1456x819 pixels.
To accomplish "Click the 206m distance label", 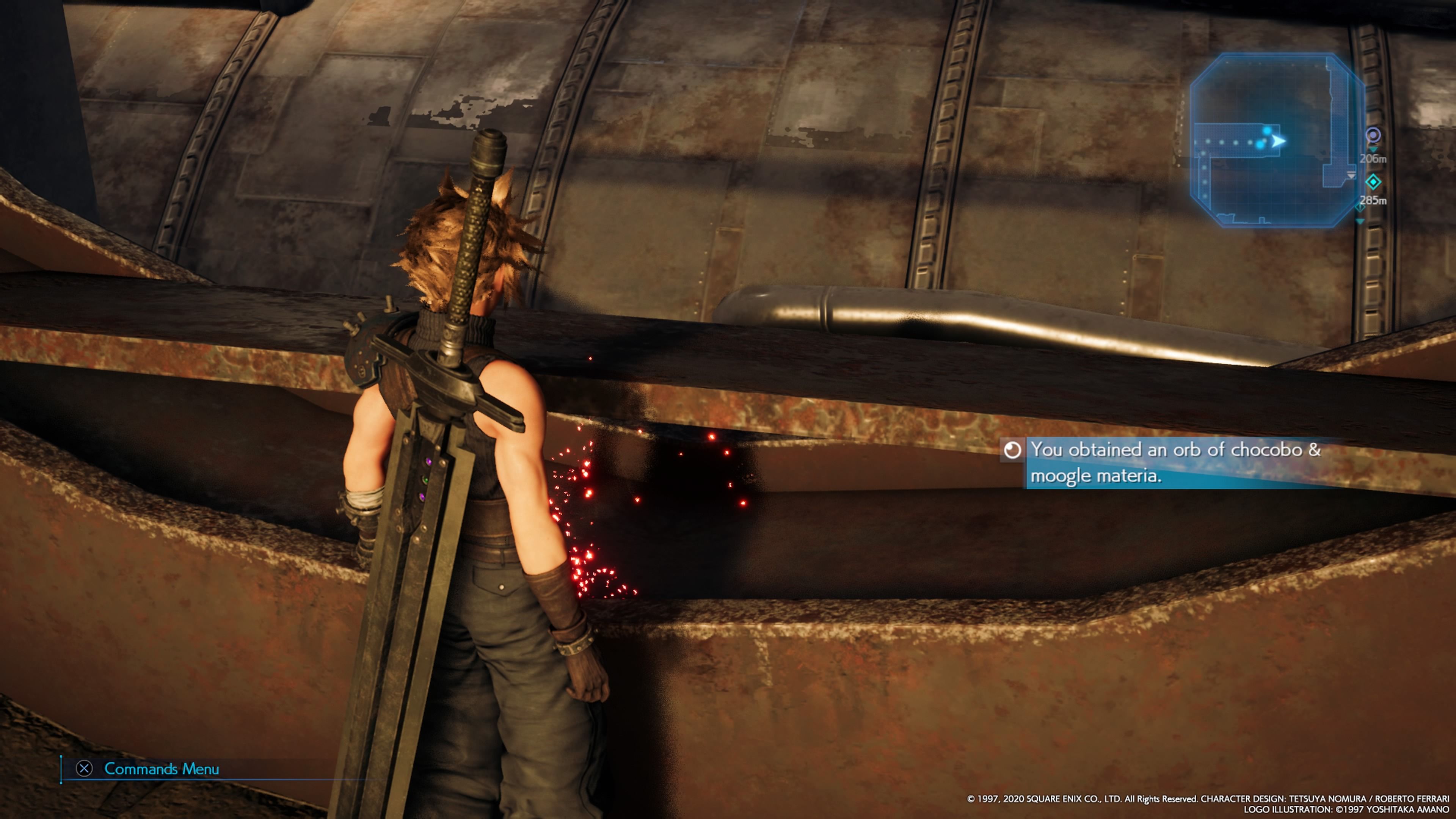I will coord(1373,159).
